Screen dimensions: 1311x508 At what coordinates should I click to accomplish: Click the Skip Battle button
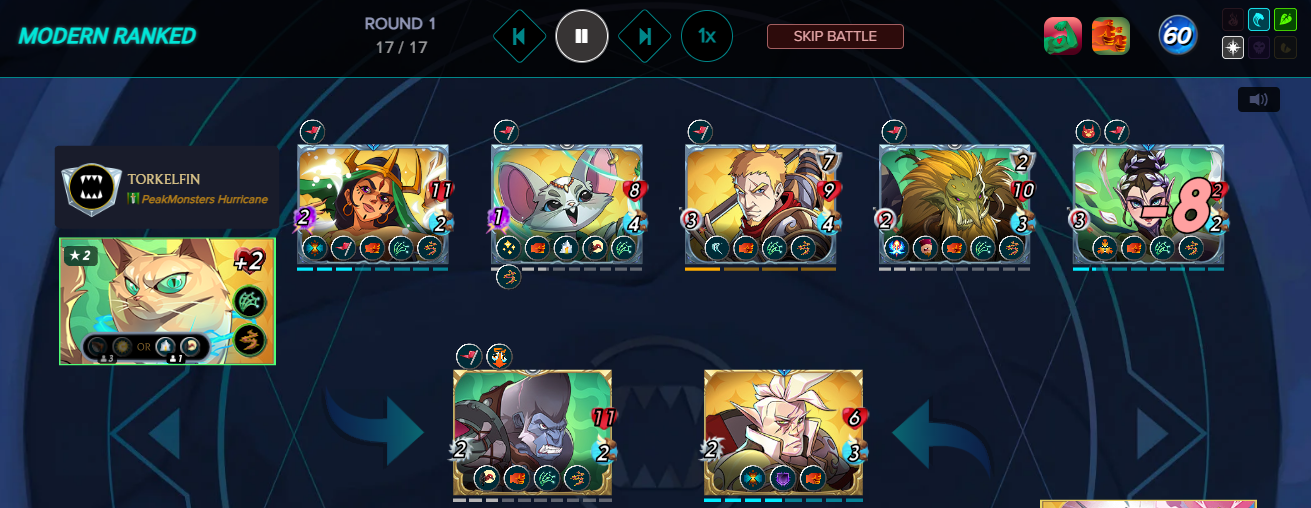click(x=835, y=37)
